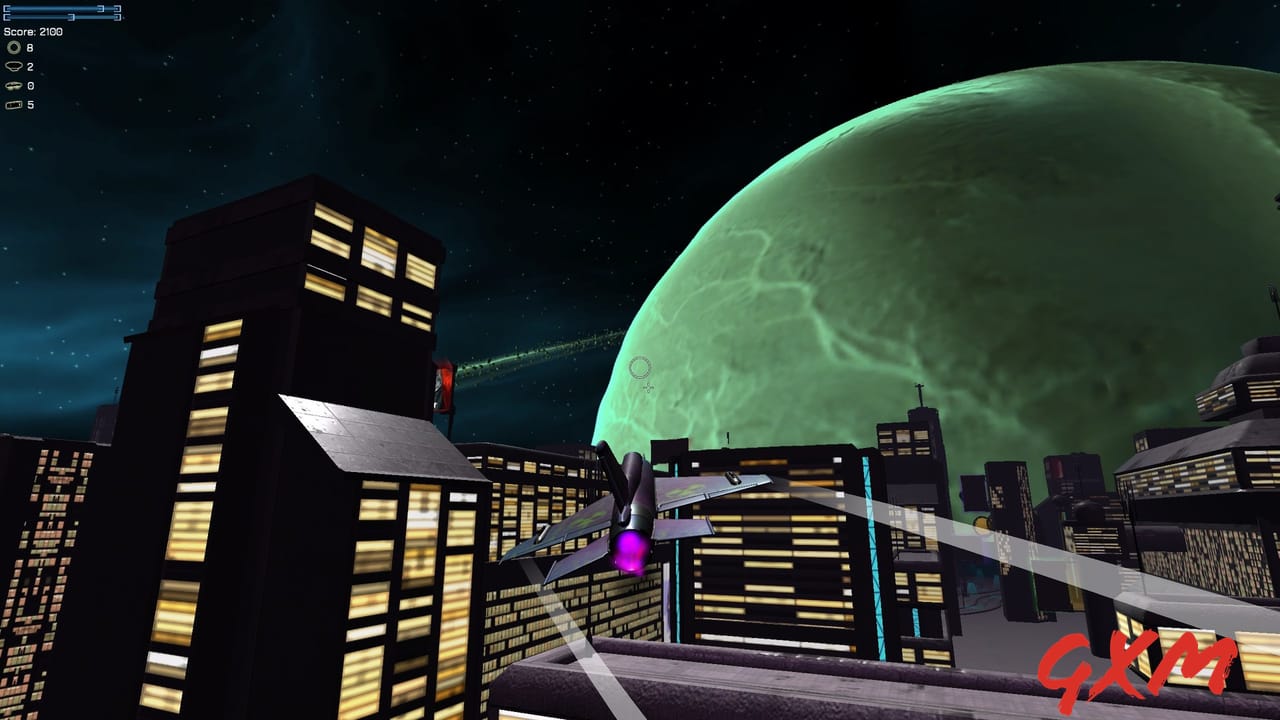Select the saucer weapon icon showing 2
Image resolution: width=1280 pixels, height=720 pixels.
[x=13, y=66]
